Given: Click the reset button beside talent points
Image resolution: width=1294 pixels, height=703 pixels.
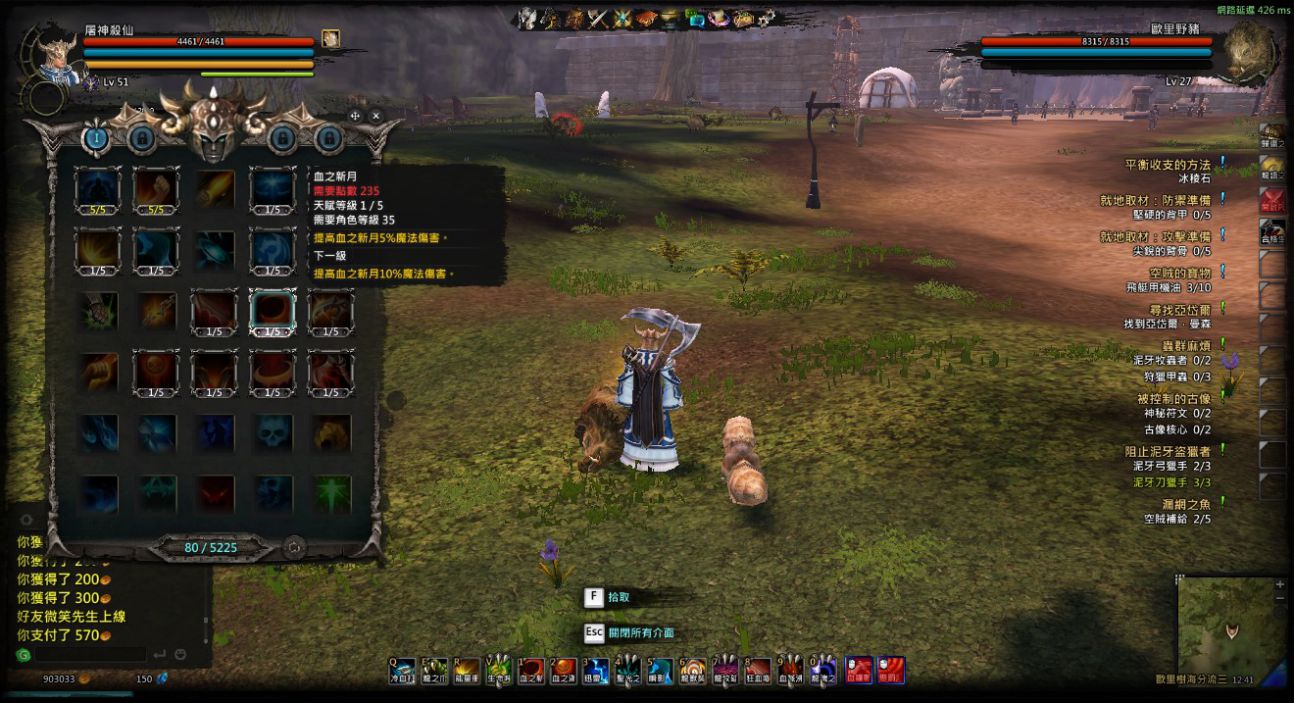Looking at the screenshot, I should tap(294, 547).
